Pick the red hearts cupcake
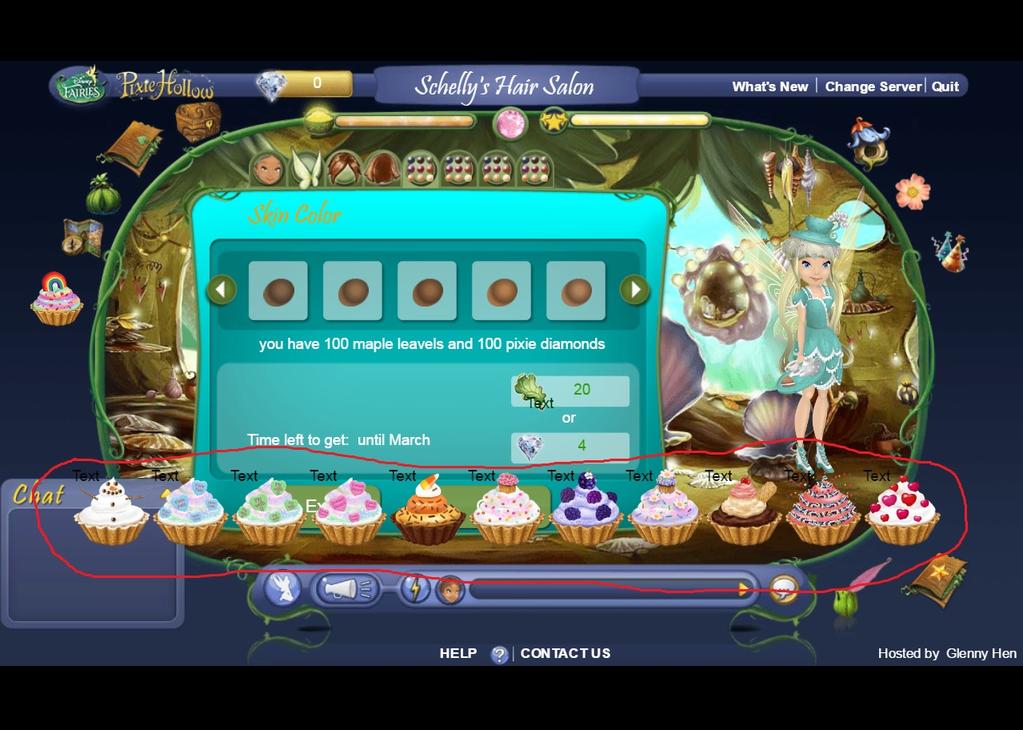 click(902, 511)
